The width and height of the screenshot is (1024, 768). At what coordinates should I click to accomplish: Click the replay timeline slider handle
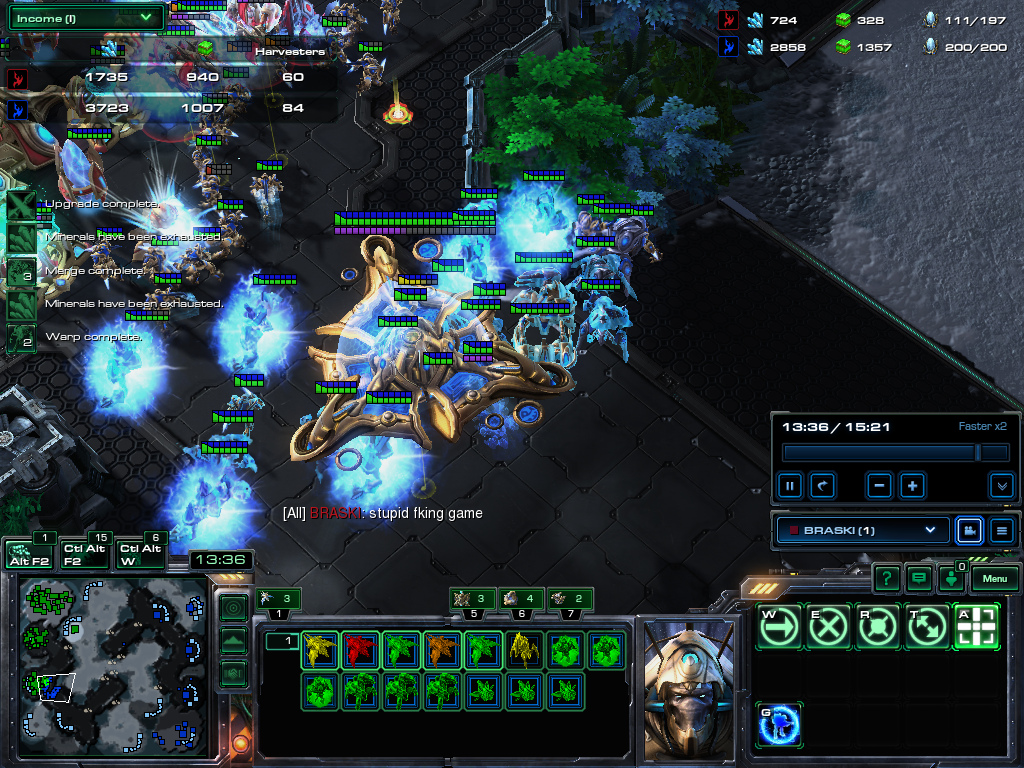tap(978, 453)
